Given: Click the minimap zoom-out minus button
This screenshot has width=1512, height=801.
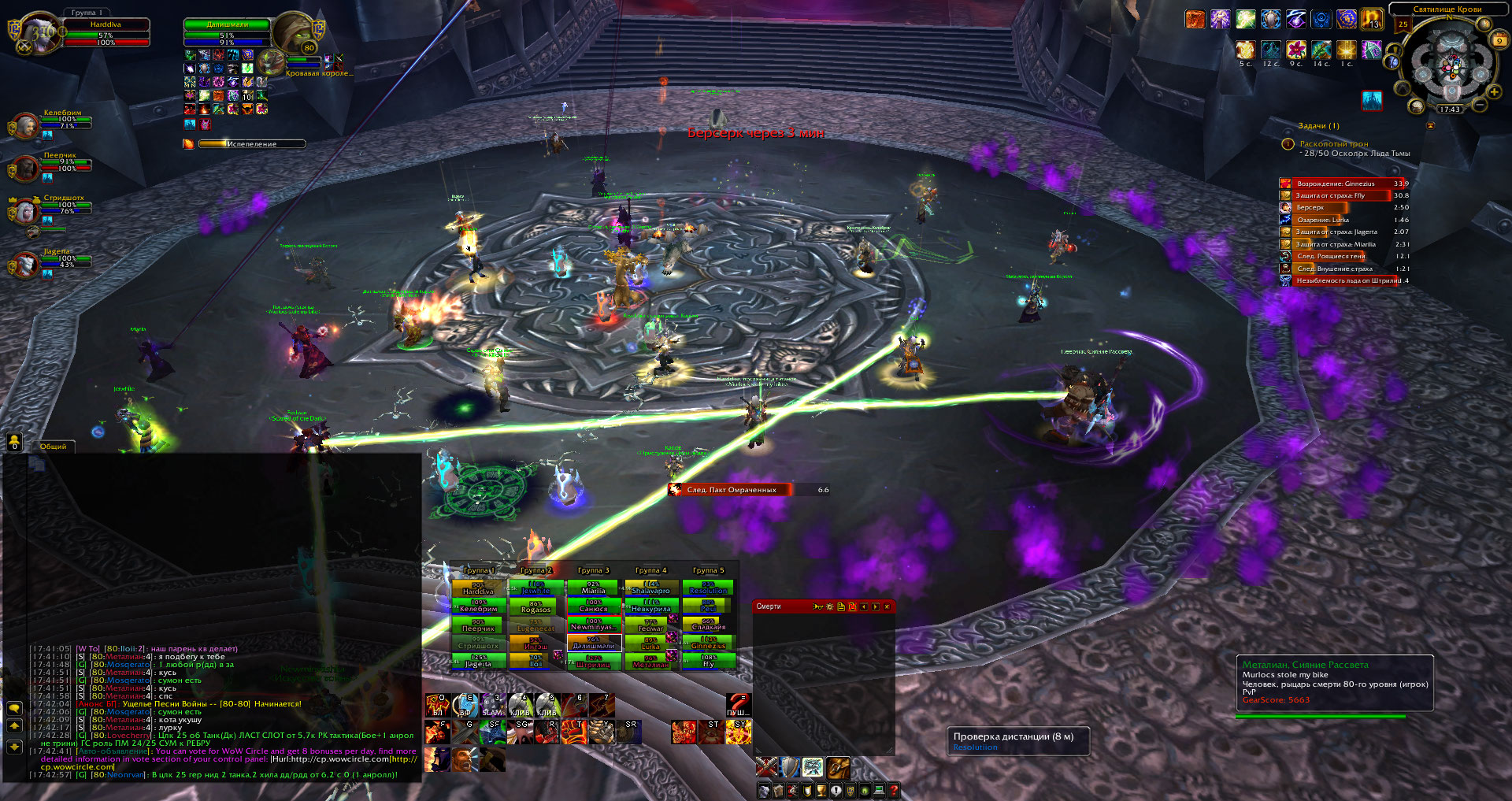Looking at the screenshot, I should pos(1480,105).
